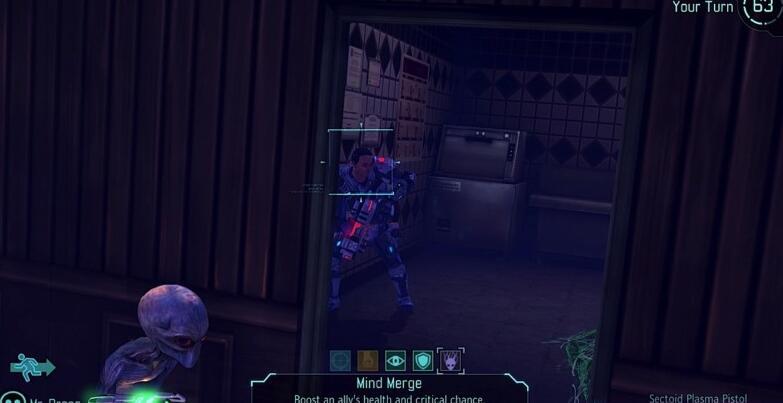Select the dim blue crosshair fire icon
The height and width of the screenshot is (403, 783).
[x=341, y=360]
